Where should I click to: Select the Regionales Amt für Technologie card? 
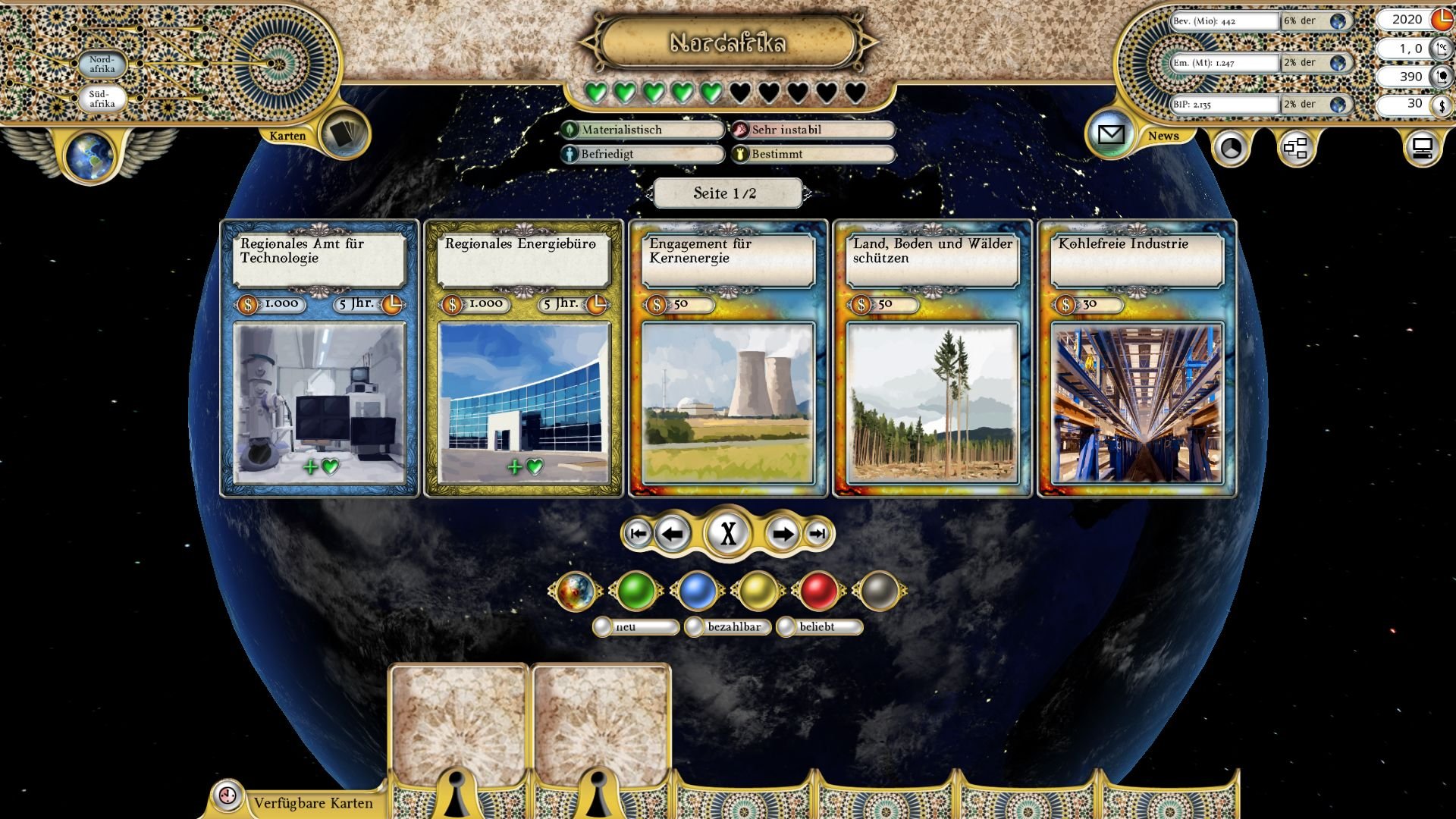pos(319,359)
